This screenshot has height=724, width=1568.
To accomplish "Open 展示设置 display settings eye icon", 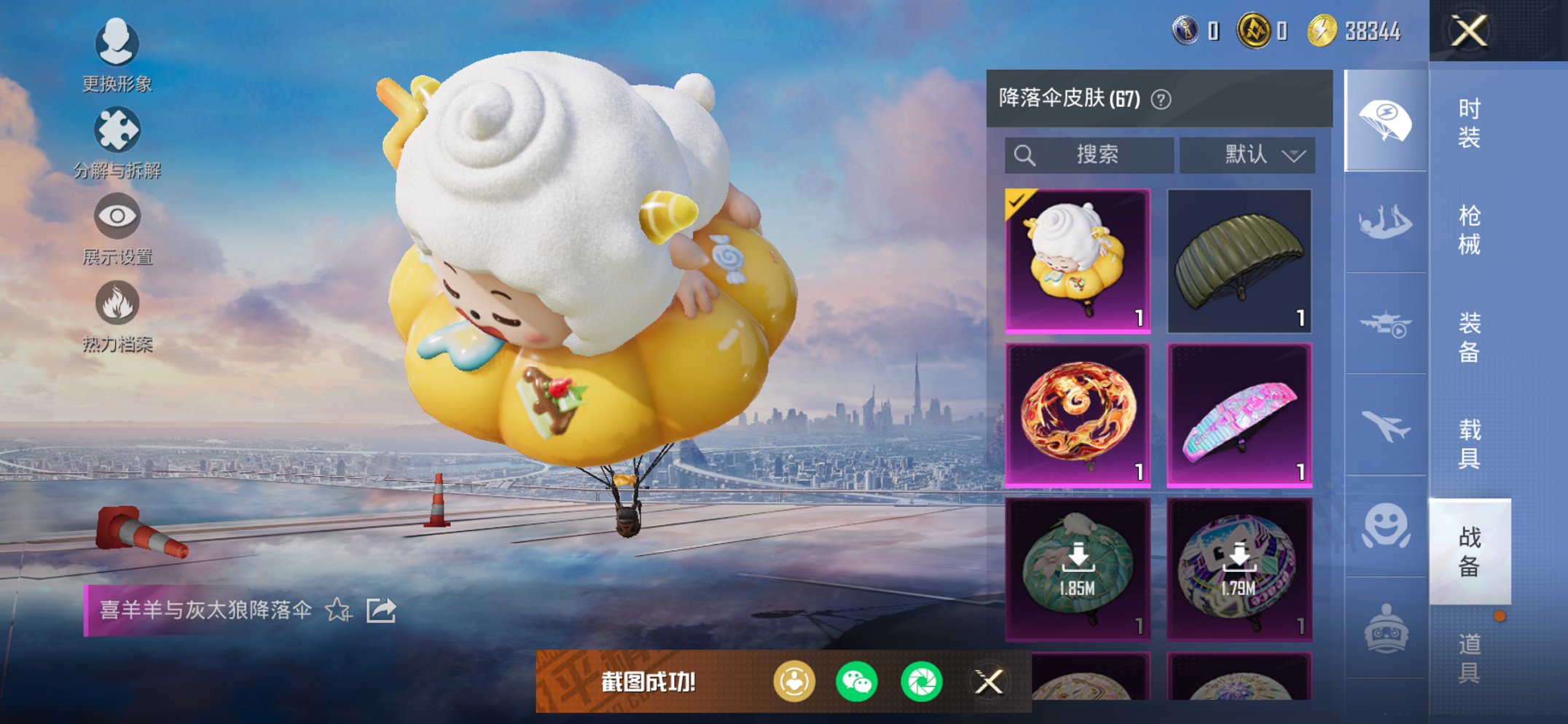I will point(117,217).
